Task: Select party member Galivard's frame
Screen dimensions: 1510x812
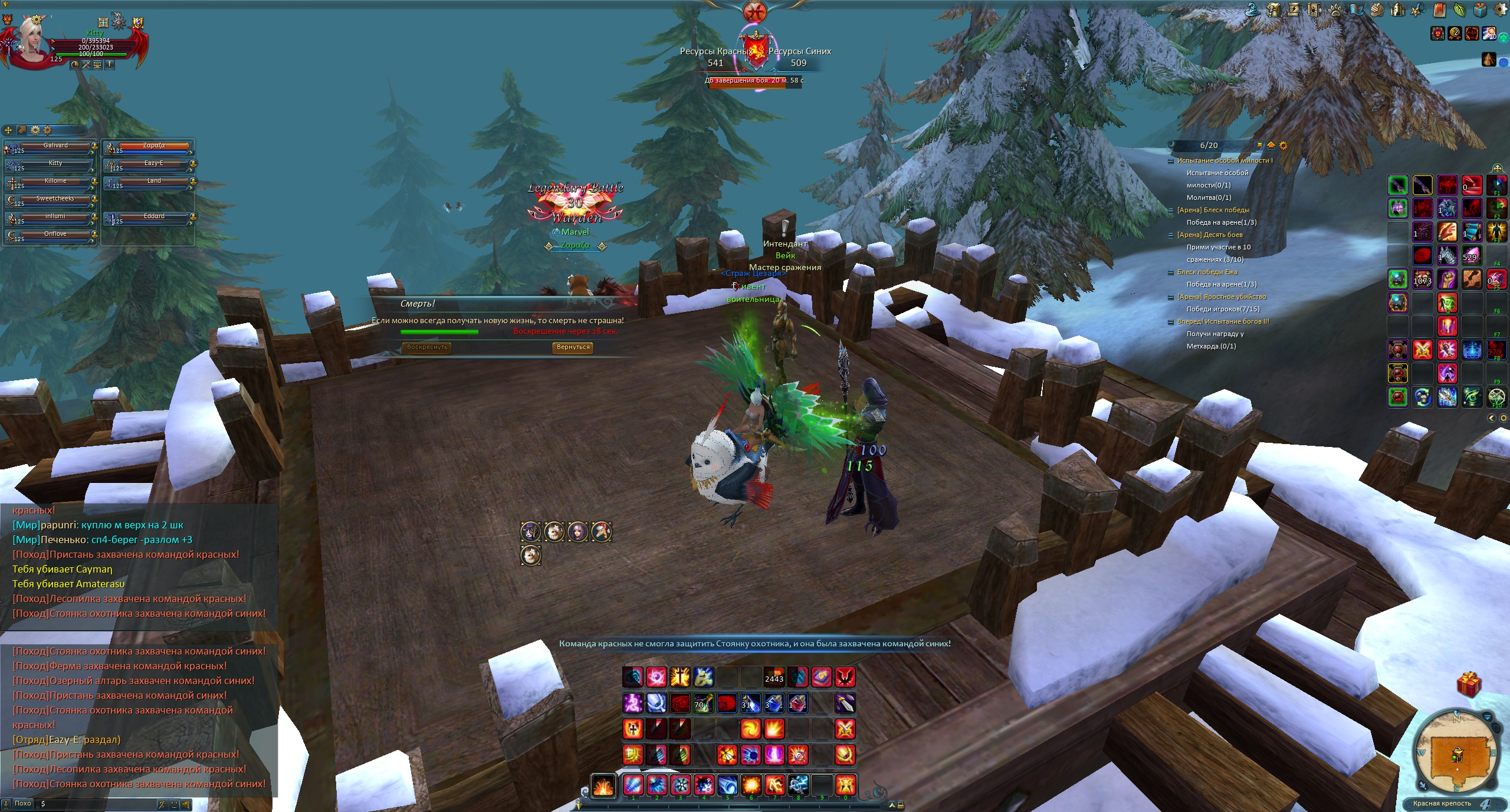Action: [55, 147]
